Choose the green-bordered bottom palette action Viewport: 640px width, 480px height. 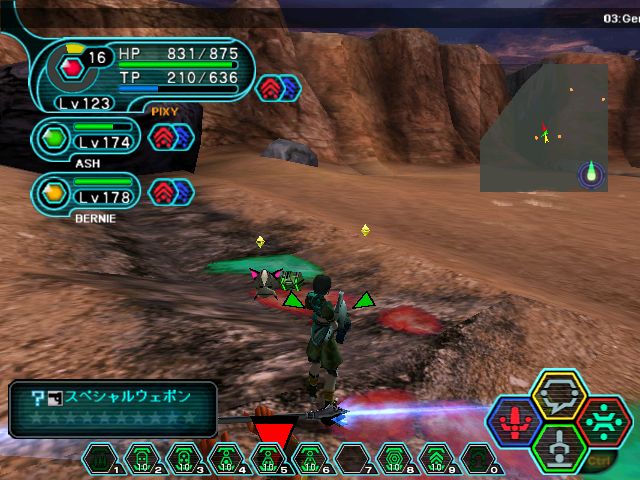pyautogui.click(x=556, y=445)
